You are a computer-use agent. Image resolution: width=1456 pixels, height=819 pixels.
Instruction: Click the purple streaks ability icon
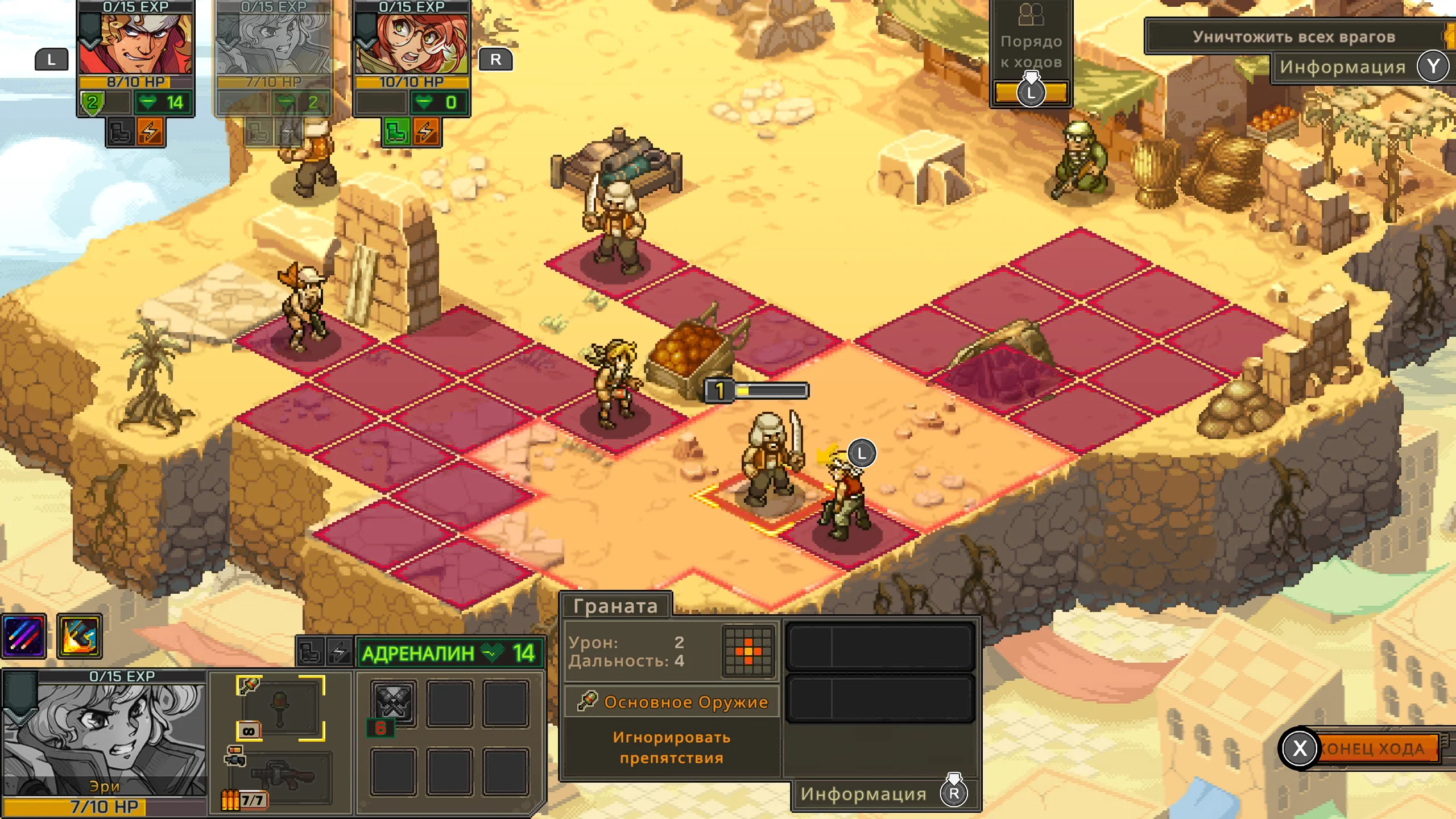(23, 636)
